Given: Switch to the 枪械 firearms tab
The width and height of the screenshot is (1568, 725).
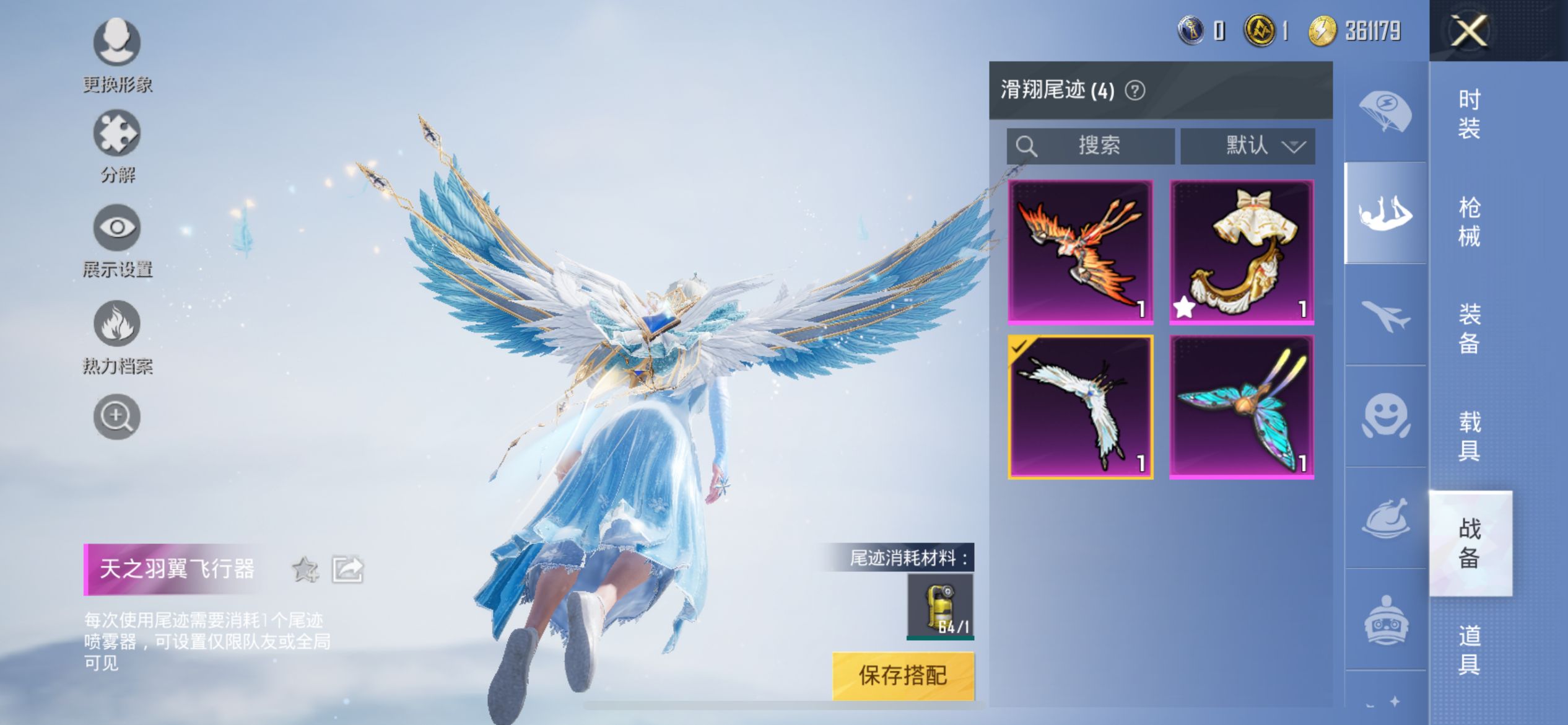Looking at the screenshot, I should 1469,222.
